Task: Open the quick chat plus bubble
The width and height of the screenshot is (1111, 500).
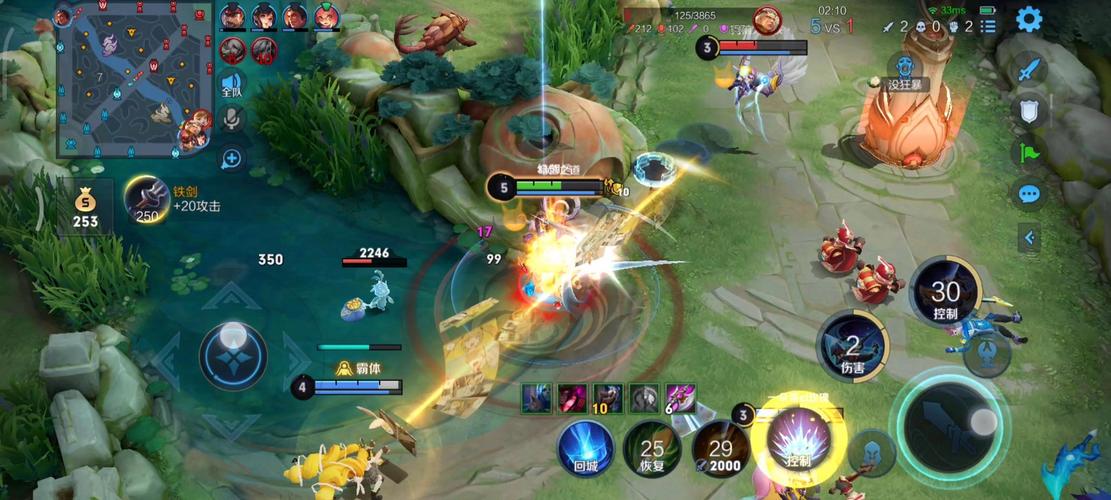Action: pos(232,158)
